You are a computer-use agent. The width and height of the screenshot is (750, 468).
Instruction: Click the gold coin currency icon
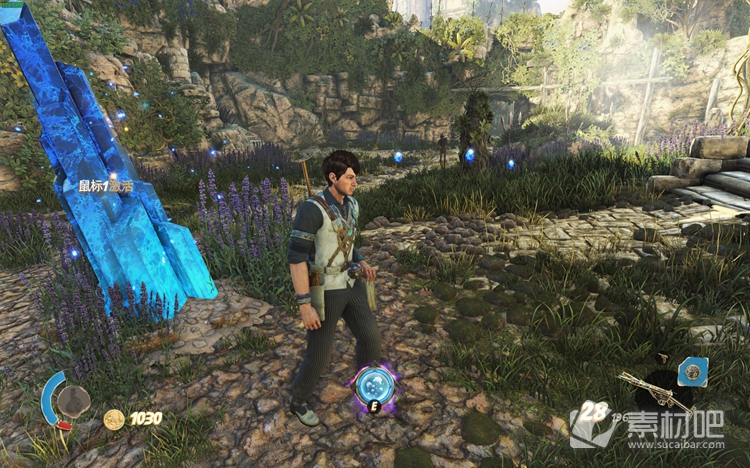(114, 419)
